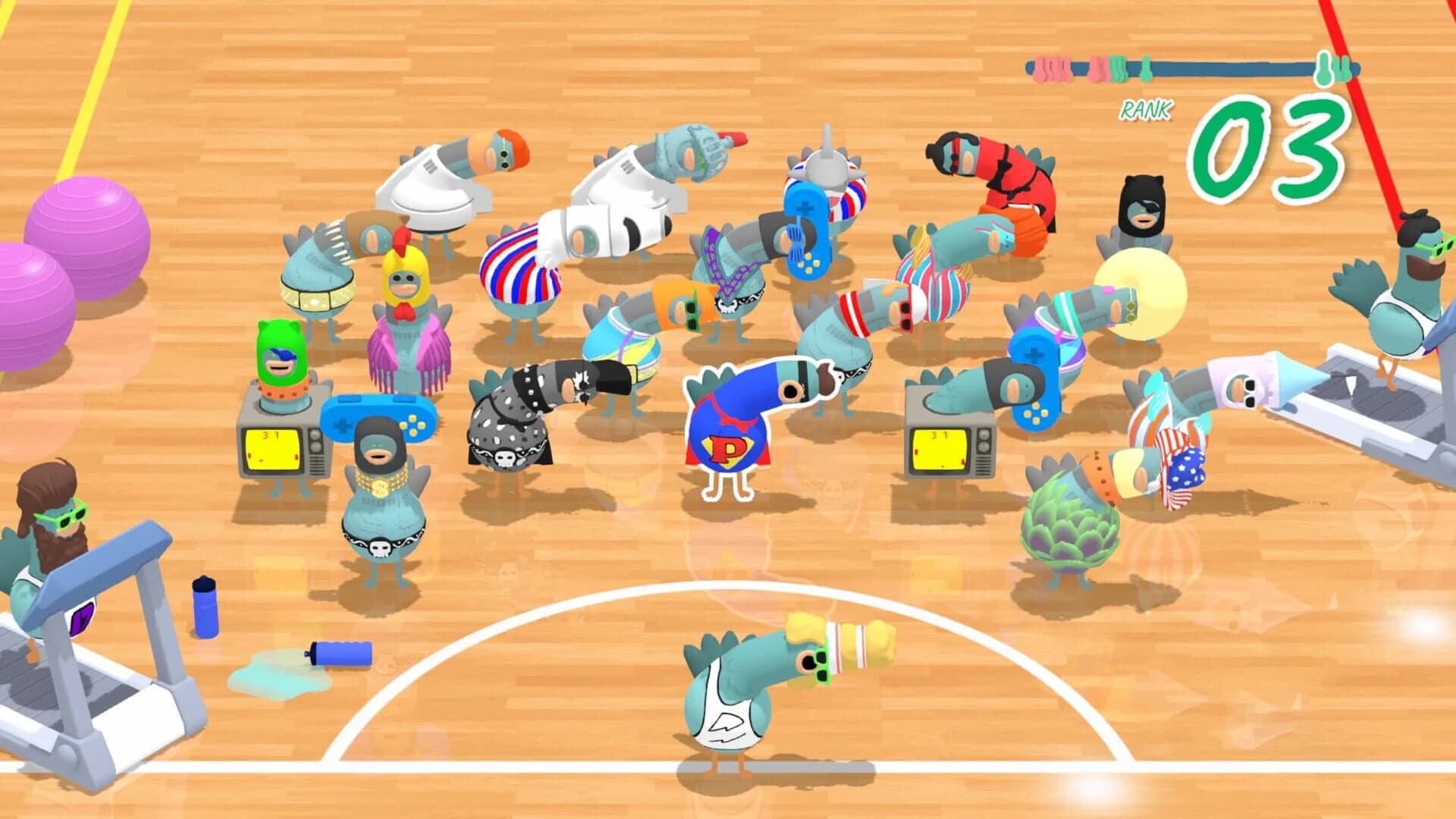Click the shark-fin hat pigeon

point(827,174)
